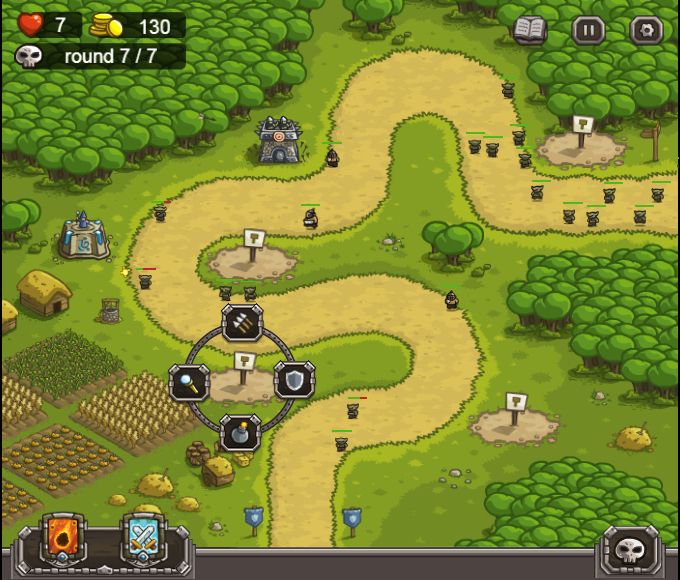Choose the mage tower wand icon

pyautogui.click(x=189, y=381)
